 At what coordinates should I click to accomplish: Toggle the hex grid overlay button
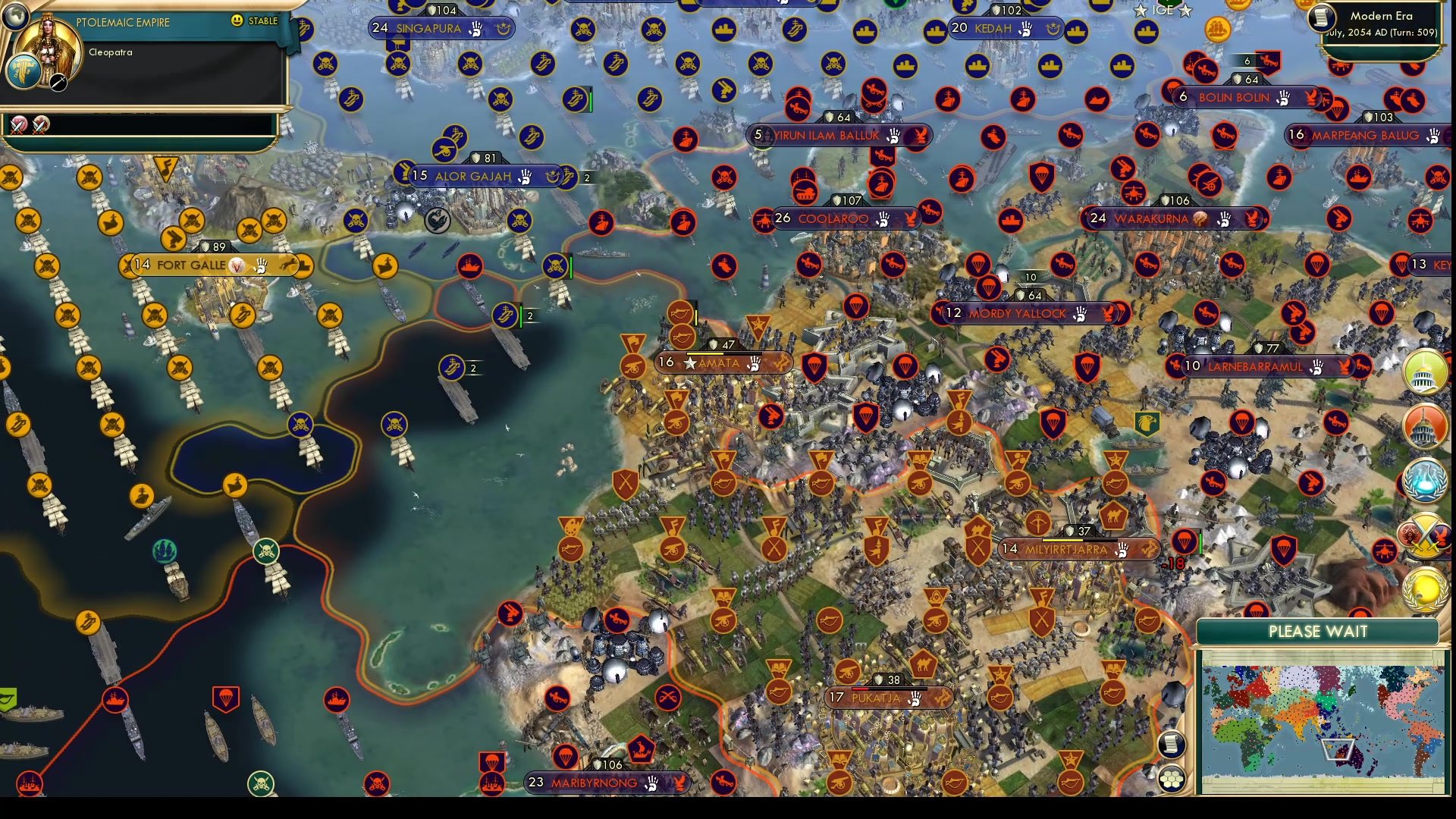click(x=1172, y=777)
